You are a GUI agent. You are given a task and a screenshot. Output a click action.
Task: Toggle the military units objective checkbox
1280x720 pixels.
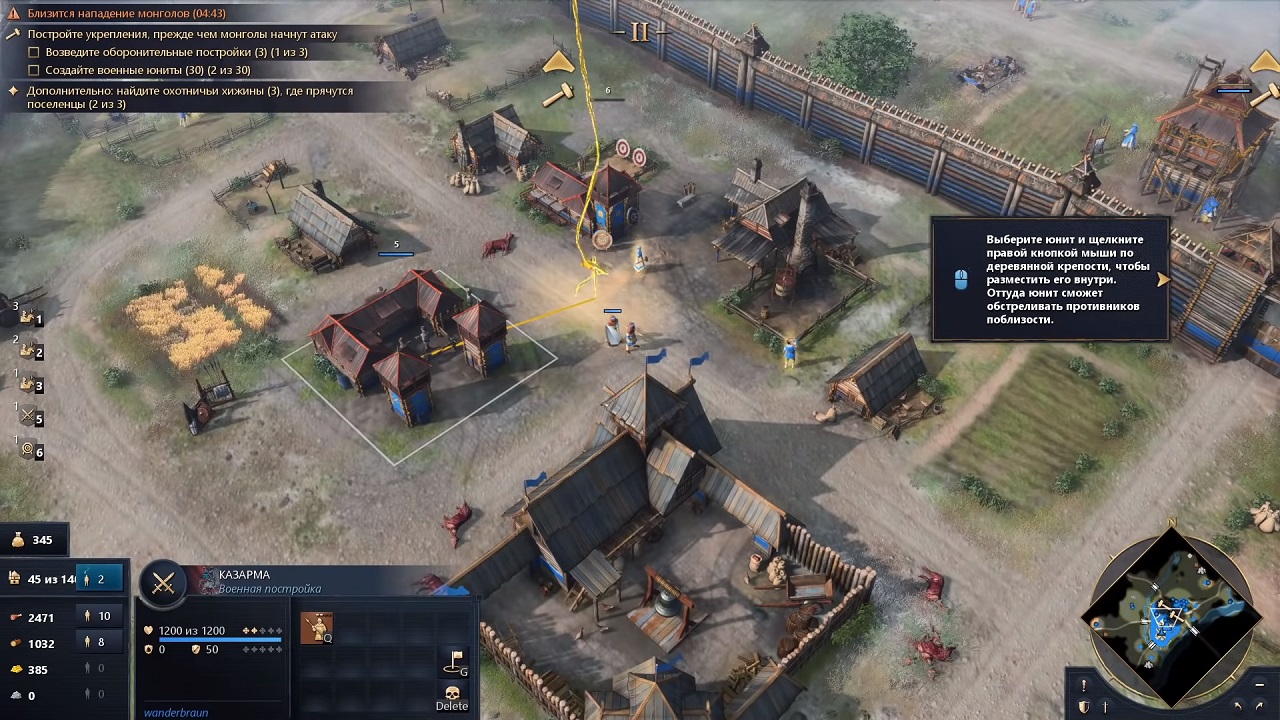click(x=34, y=70)
